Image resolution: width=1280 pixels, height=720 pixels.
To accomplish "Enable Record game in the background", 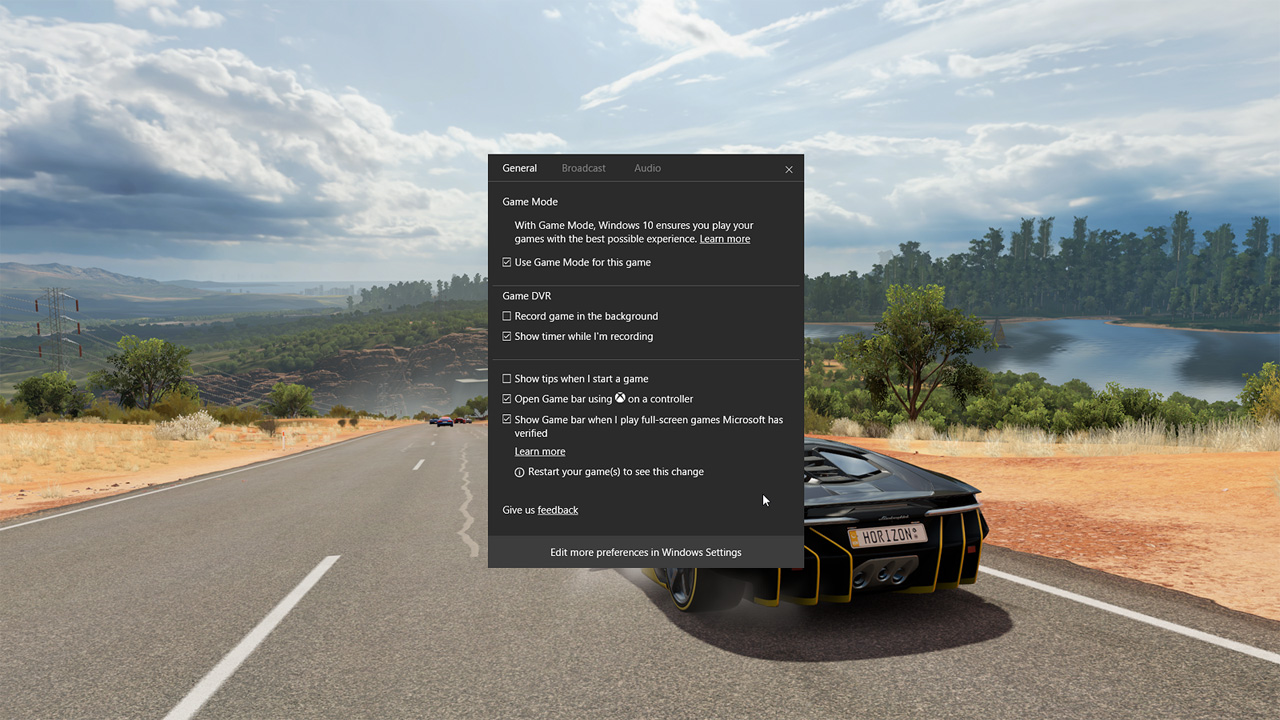I will point(507,316).
